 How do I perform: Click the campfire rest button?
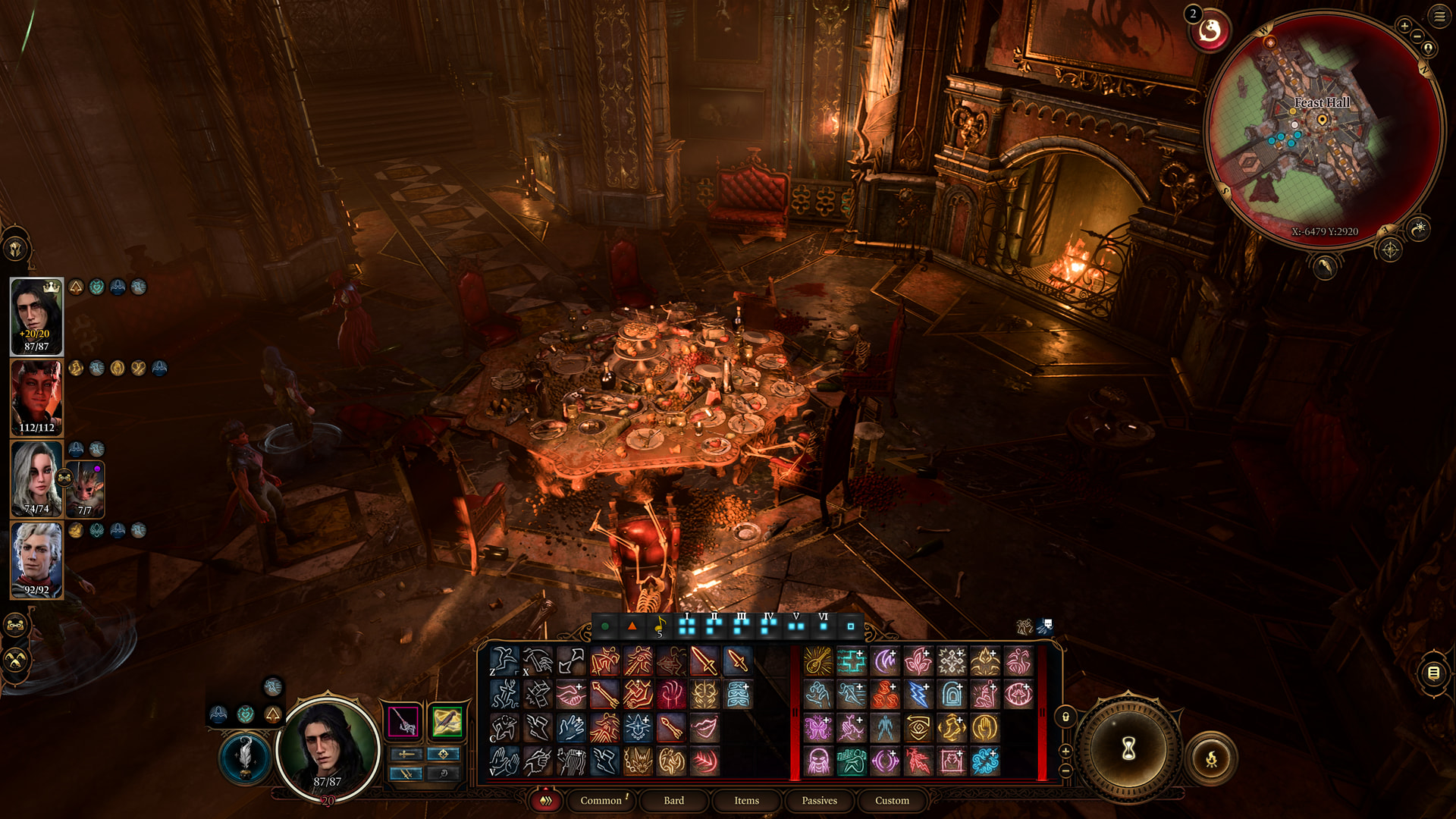(x=1211, y=758)
